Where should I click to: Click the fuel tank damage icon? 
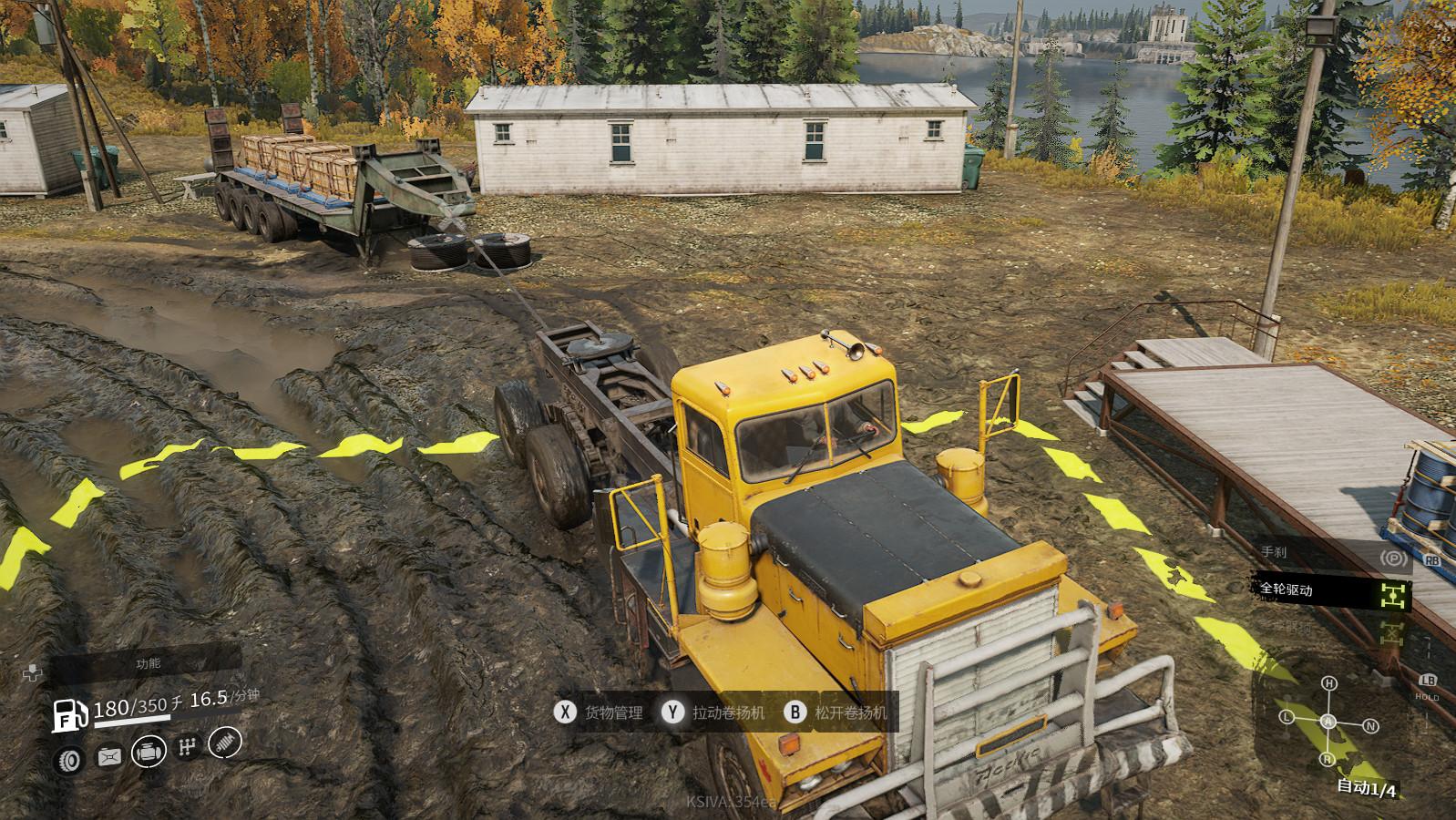coord(110,756)
